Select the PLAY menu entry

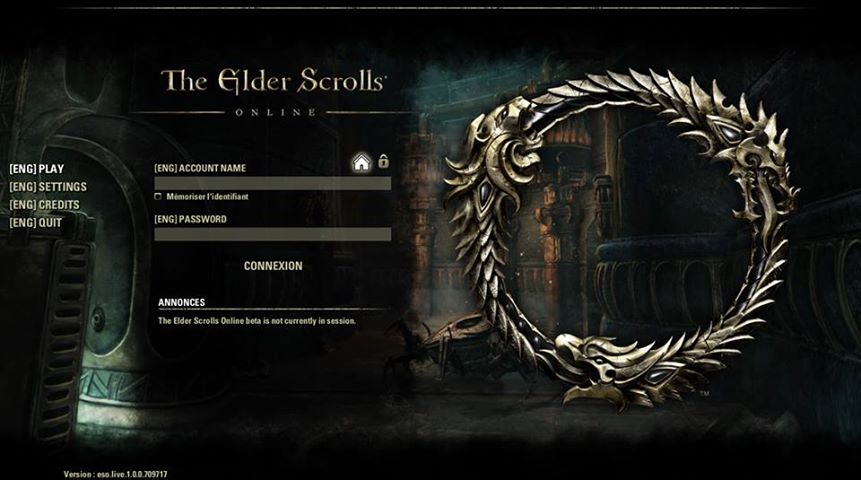pos(36,169)
